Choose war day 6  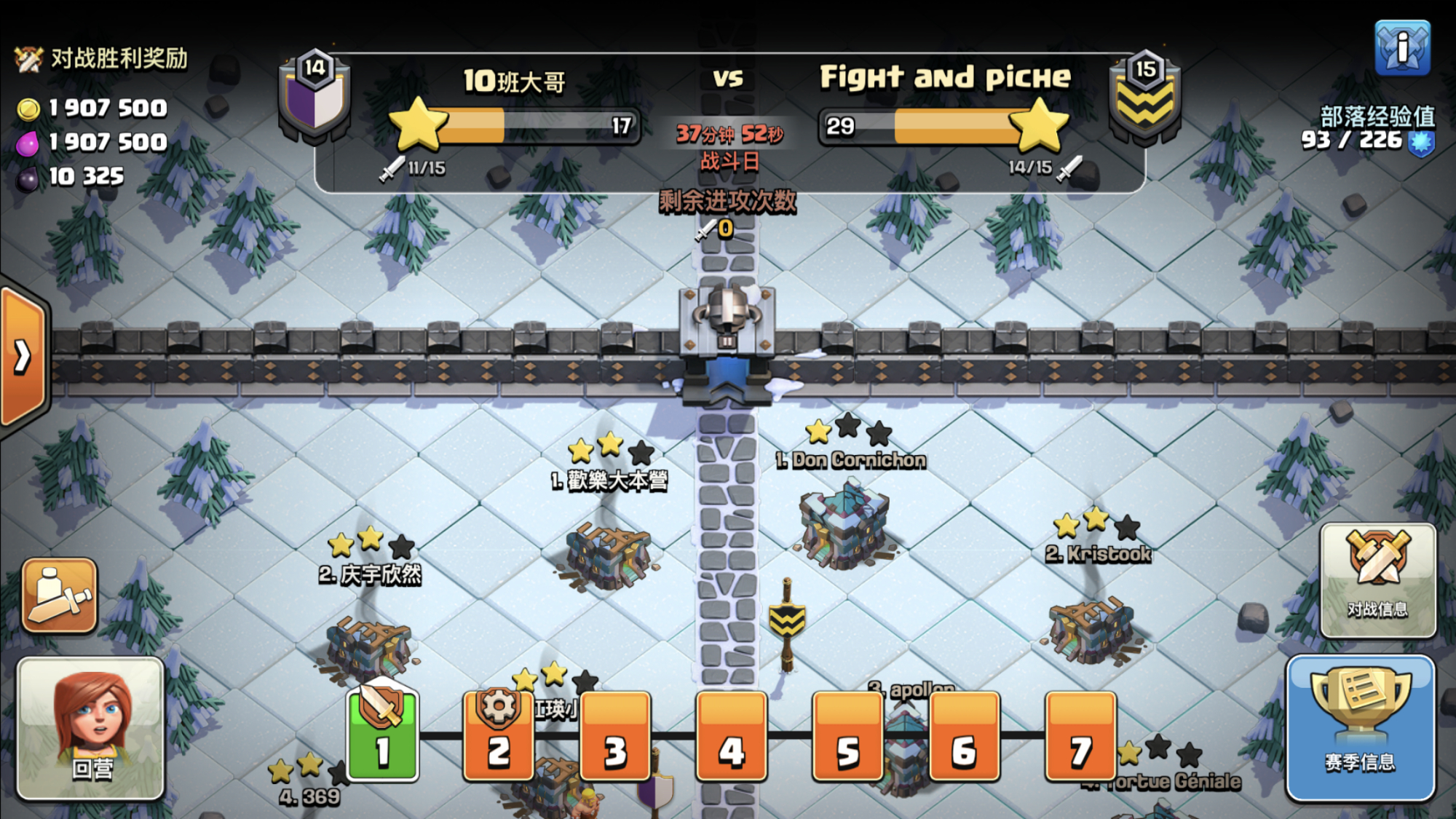coord(964,735)
